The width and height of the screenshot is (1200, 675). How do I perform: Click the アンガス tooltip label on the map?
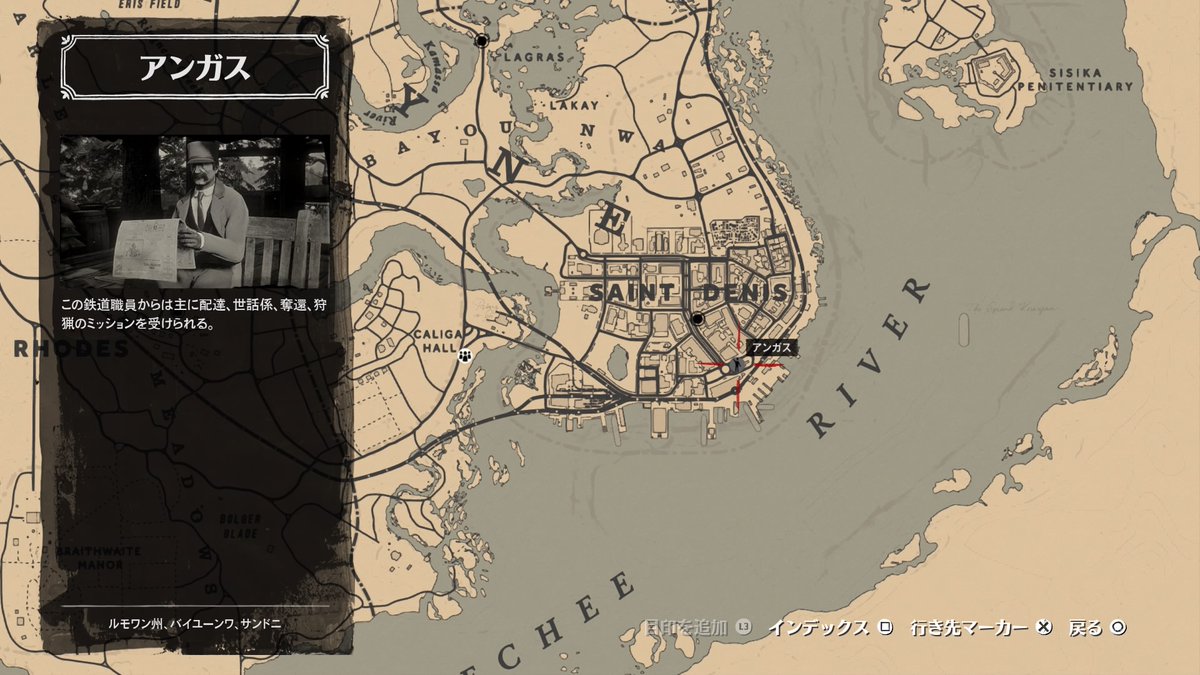point(772,347)
